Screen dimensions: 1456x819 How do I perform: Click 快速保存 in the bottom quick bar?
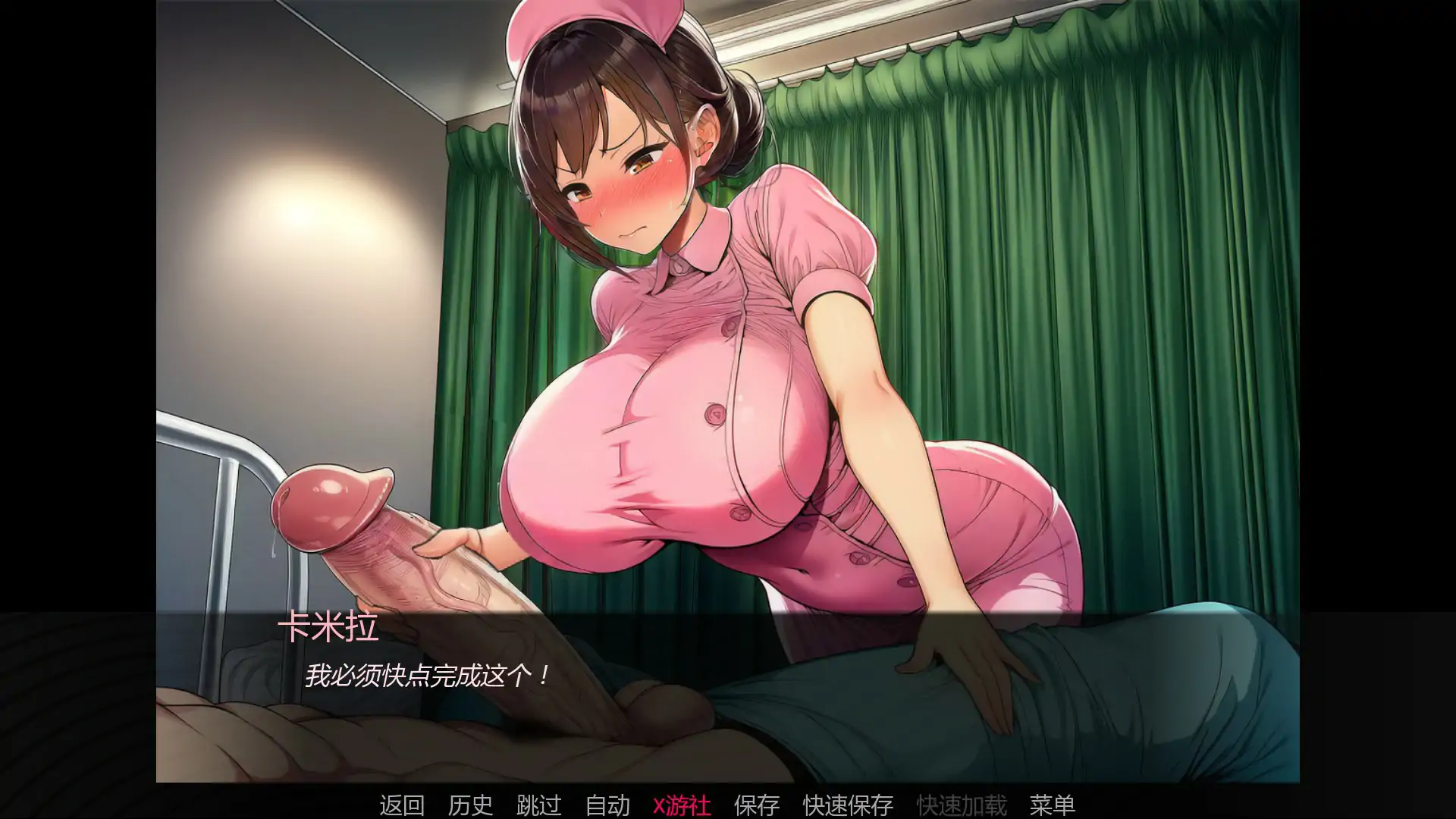pos(847,806)
